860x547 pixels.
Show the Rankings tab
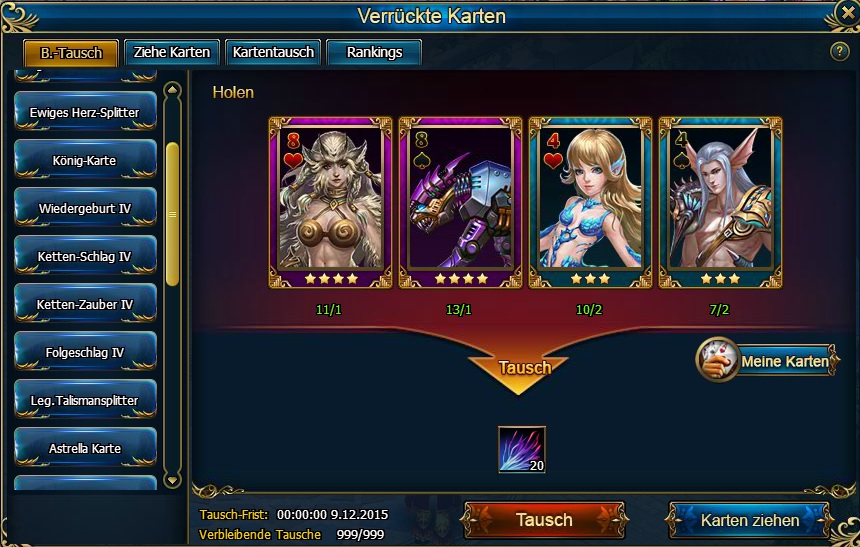pyautogui.click(x=374, y=52)
